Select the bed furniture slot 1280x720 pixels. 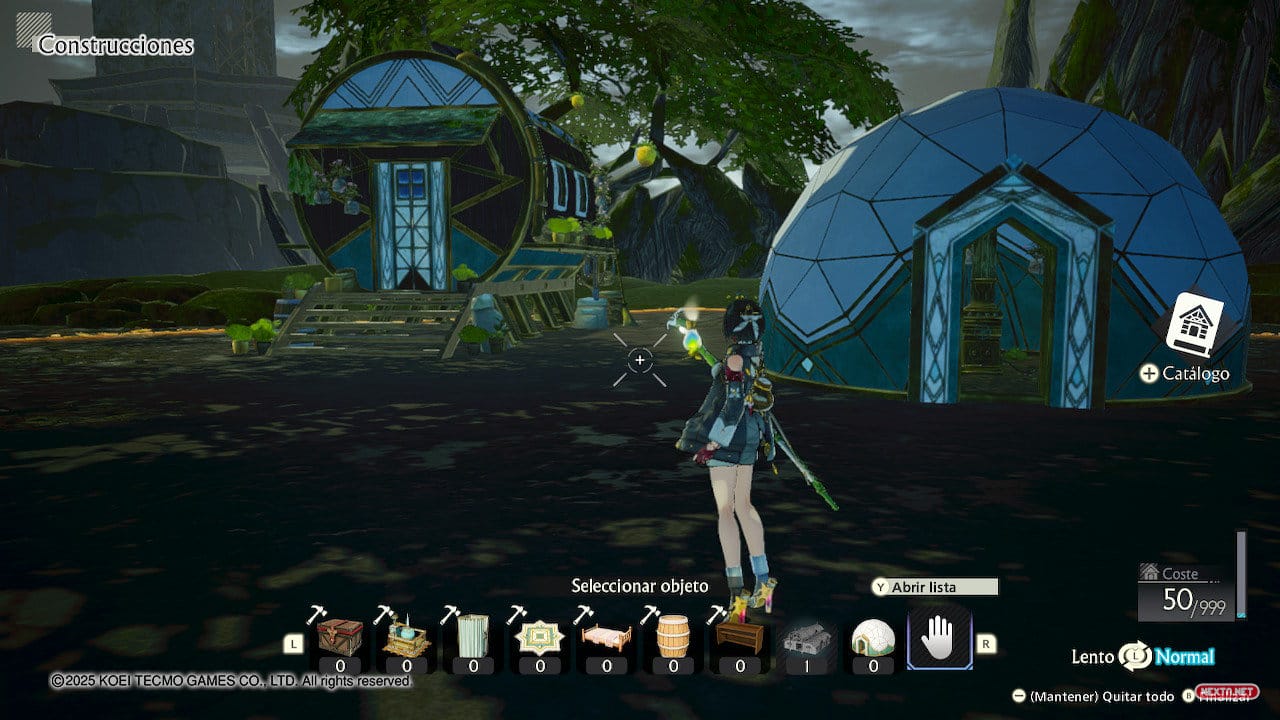pos(606,637)
